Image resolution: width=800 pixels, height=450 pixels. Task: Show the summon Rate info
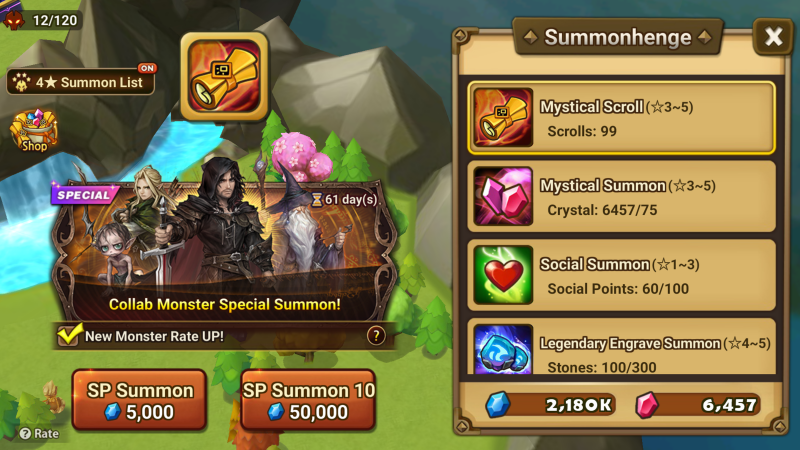pyautogui.click(x=39, y=434)
